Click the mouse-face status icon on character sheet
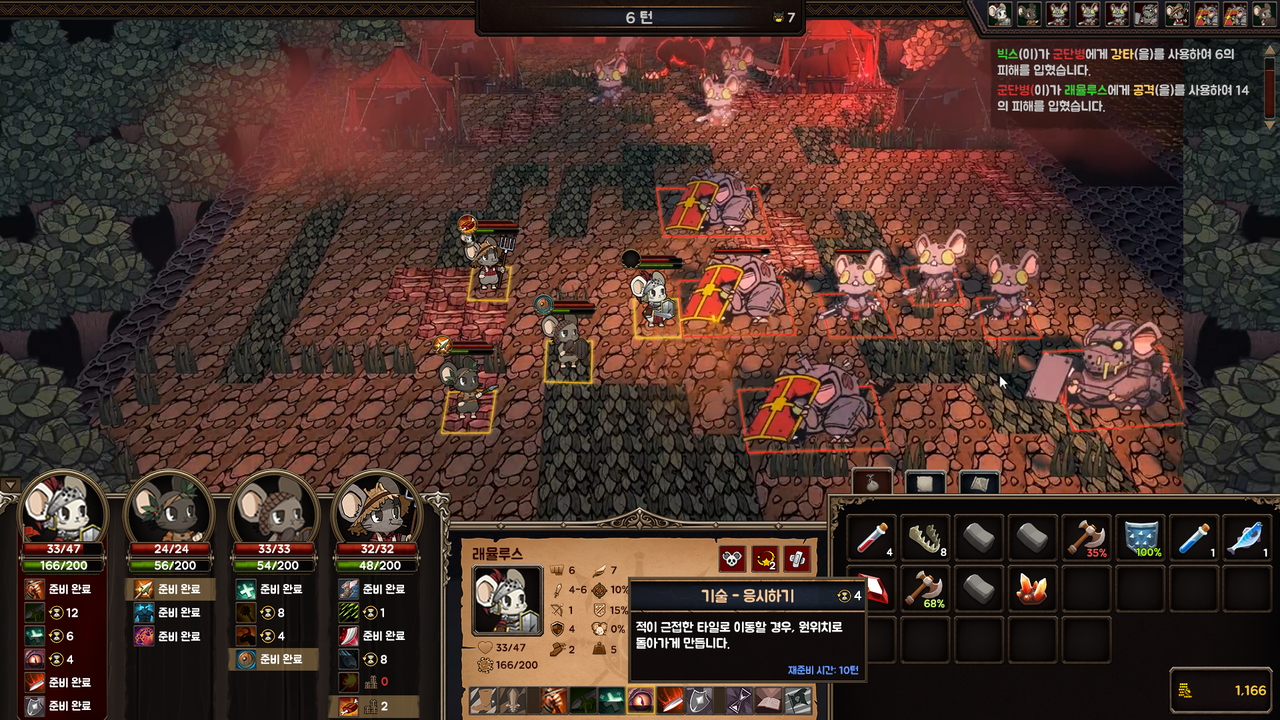Image resolution: width=1280 pixels, height=720 pixels. [732, 560]
